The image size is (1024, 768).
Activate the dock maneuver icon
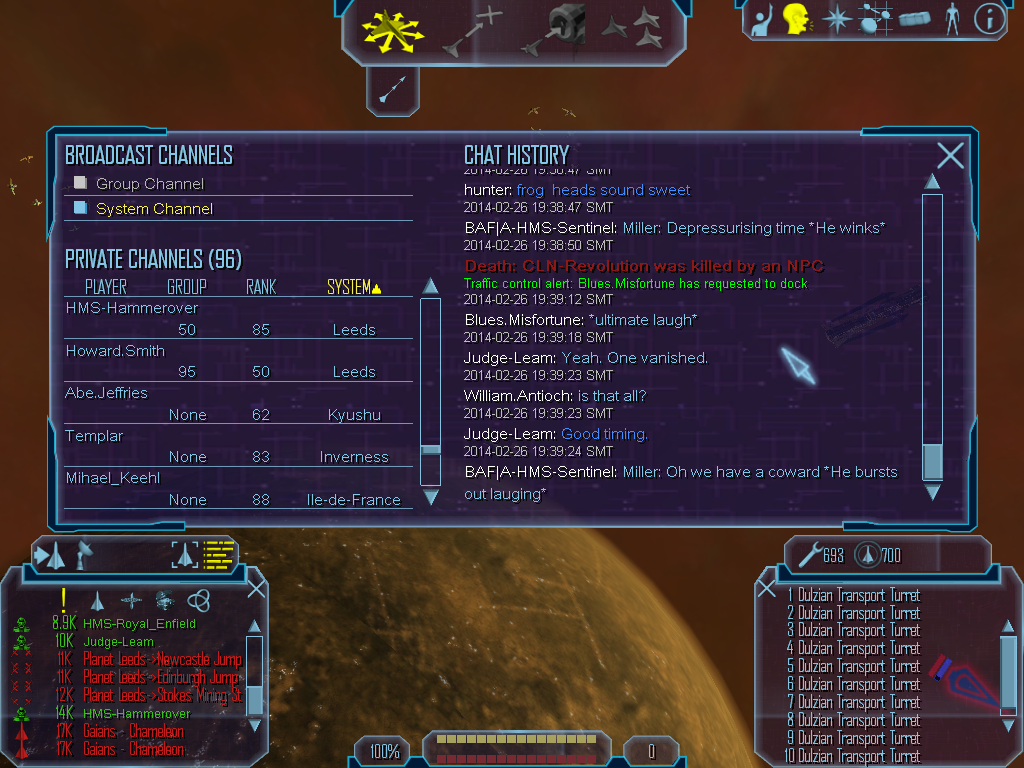pos(562,28)
